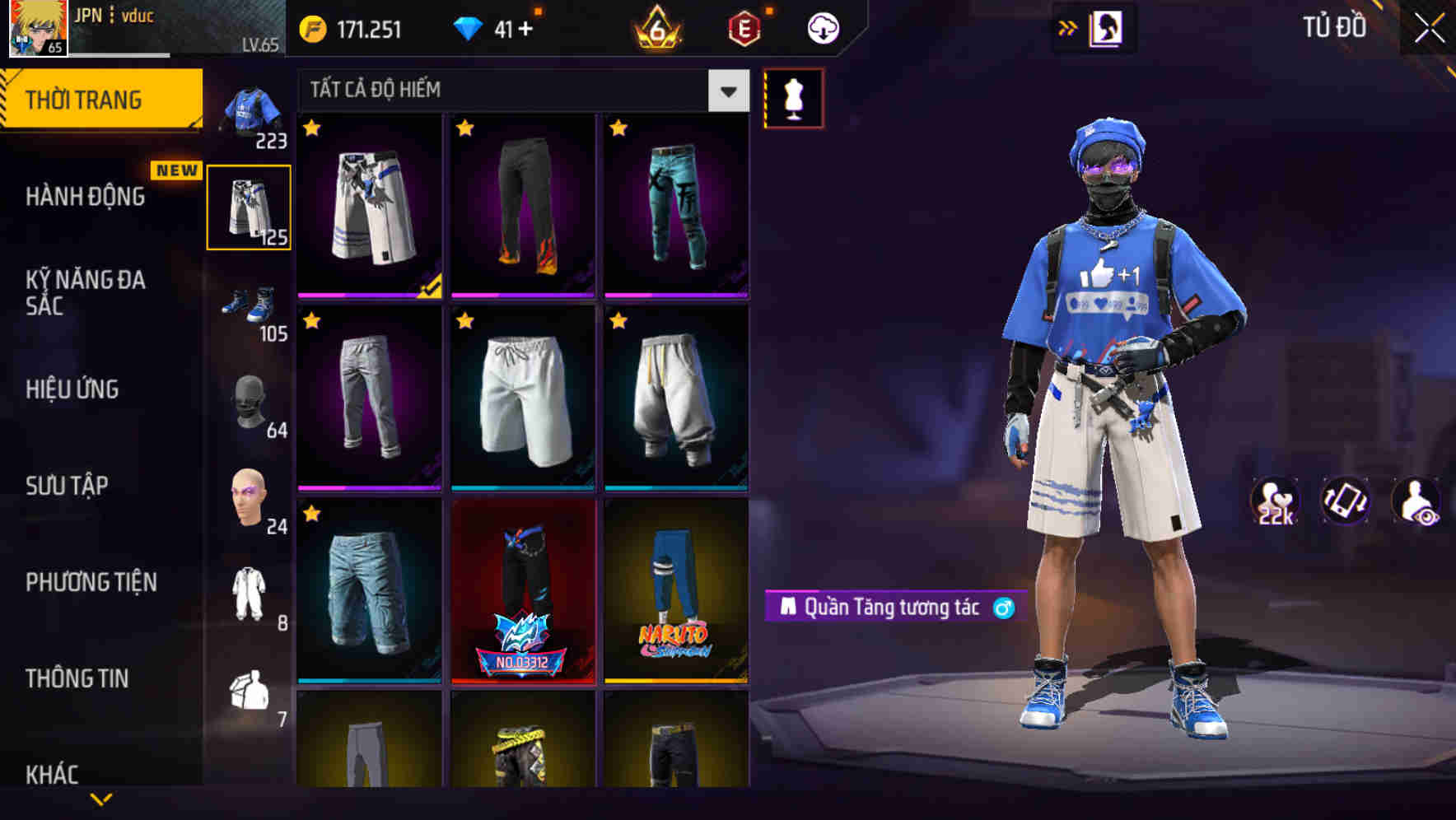Click the gold coin balance 171.251
The image size is (1456, 820).
click(x=354, y=27)
